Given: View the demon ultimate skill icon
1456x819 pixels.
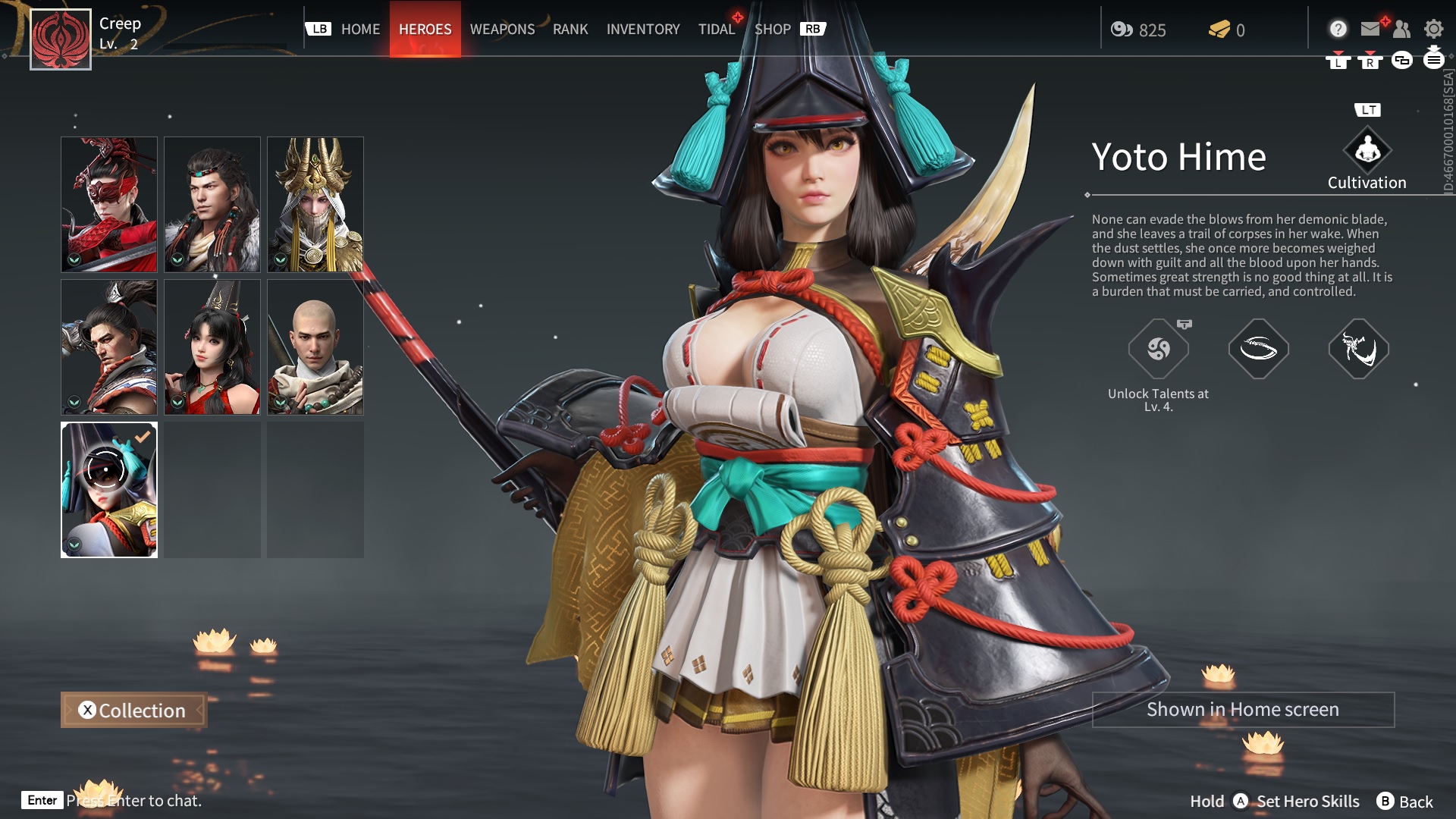Looking at the screenshot, I should pyautogui.click(x=1359, y=349).
